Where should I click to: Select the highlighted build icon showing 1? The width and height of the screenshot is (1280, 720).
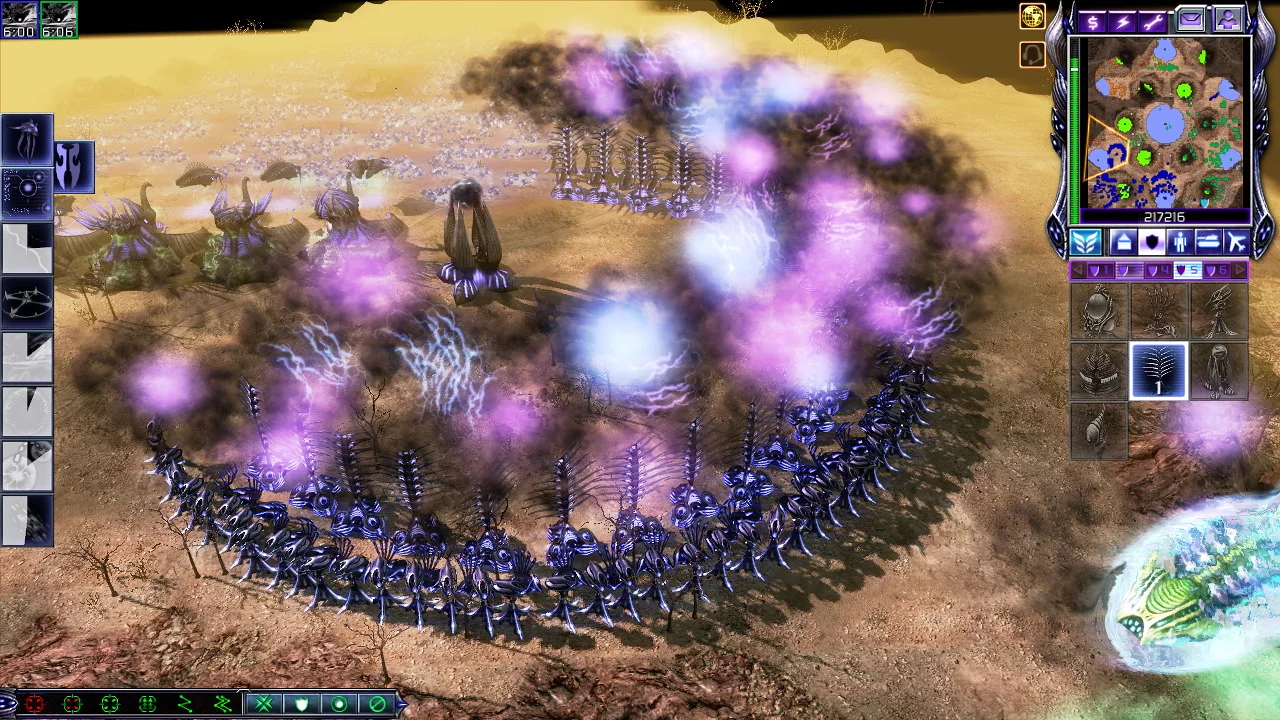point(1158,370)
